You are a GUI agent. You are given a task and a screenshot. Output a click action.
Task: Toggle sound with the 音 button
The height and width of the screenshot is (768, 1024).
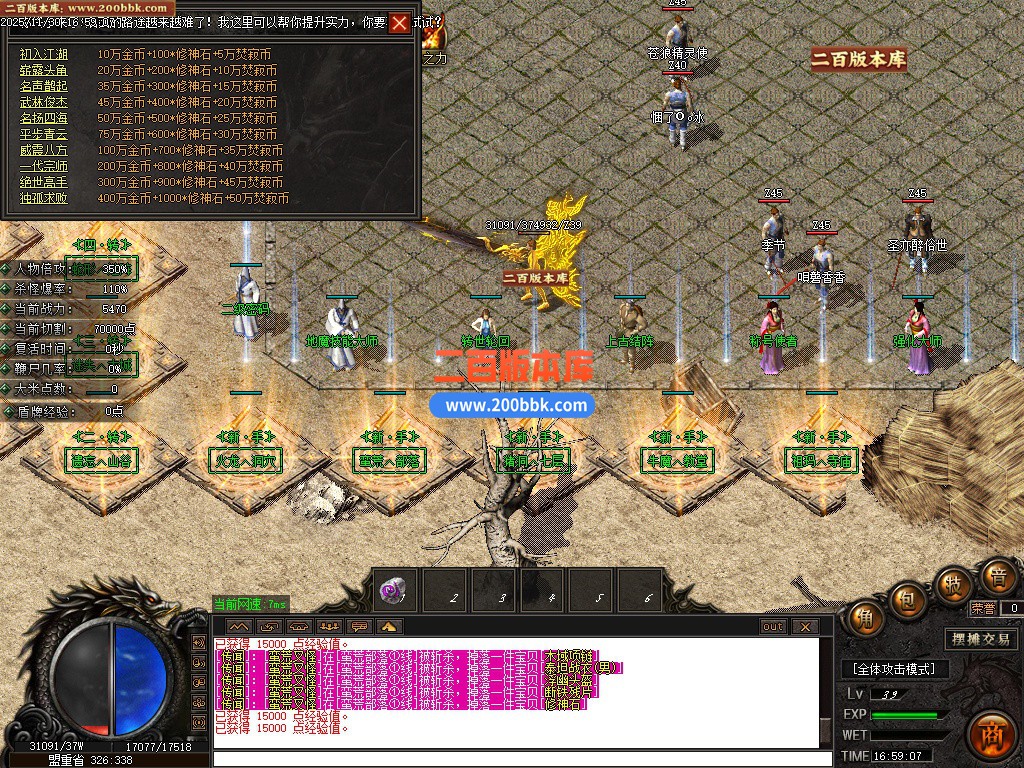[x=996, y=575]
